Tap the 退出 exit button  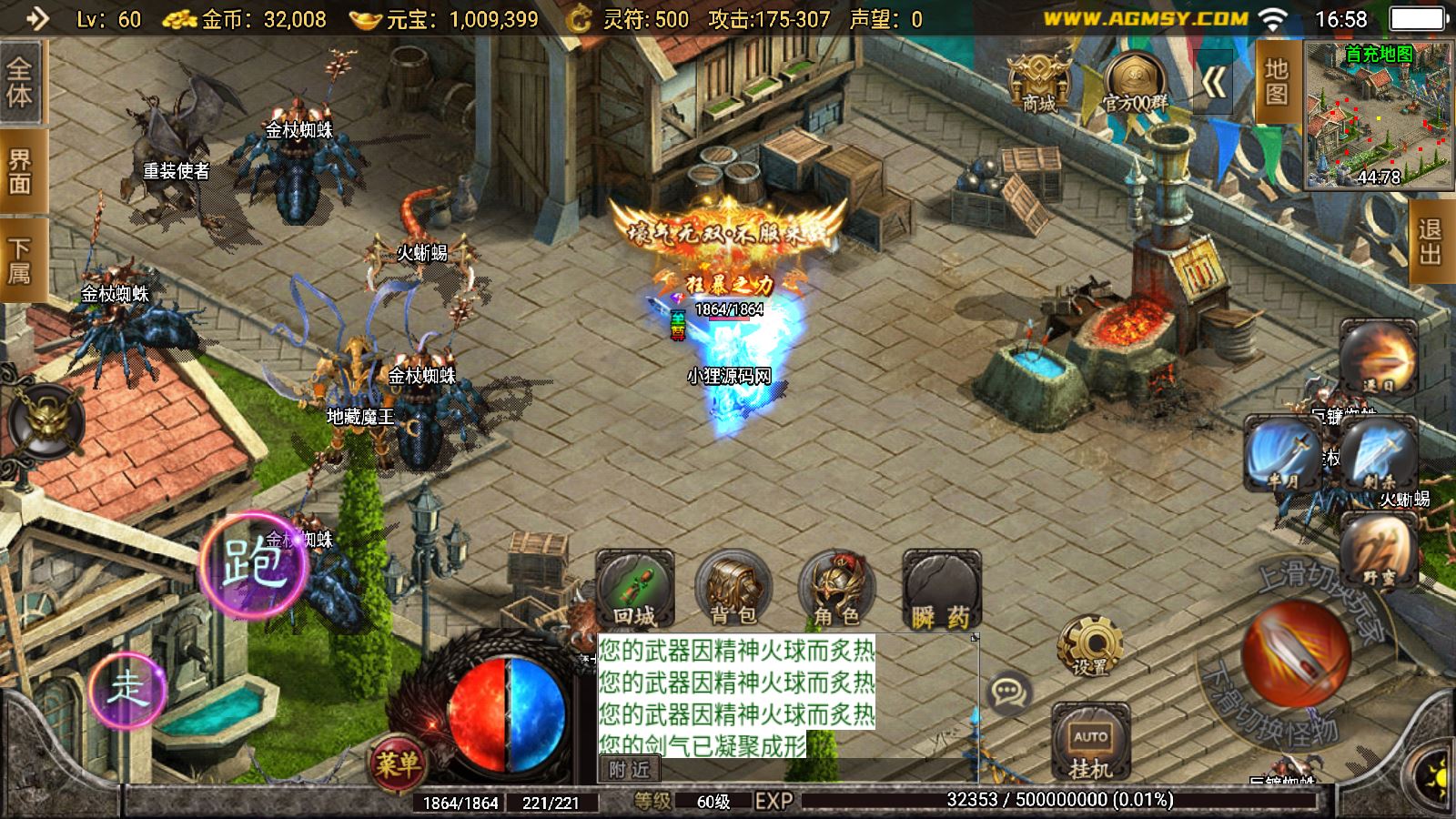1430,241
